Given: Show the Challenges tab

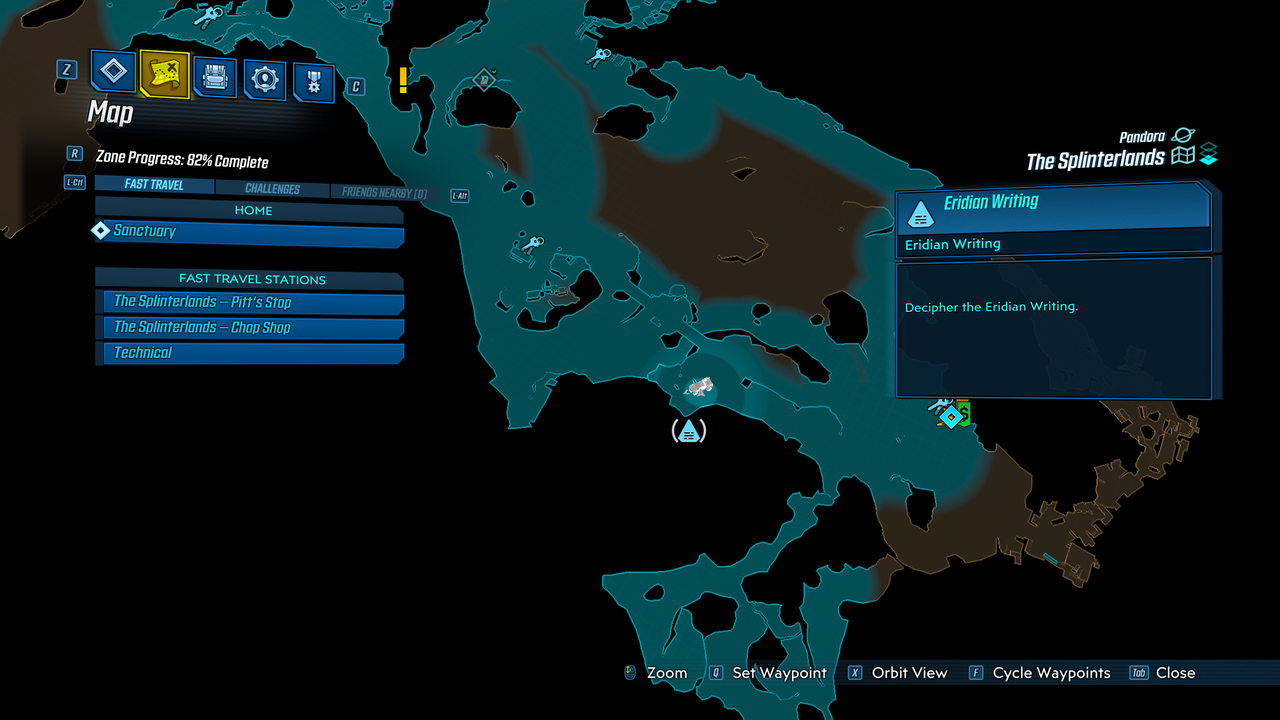Looking at the screenshot, I should [x=272, y=189].
